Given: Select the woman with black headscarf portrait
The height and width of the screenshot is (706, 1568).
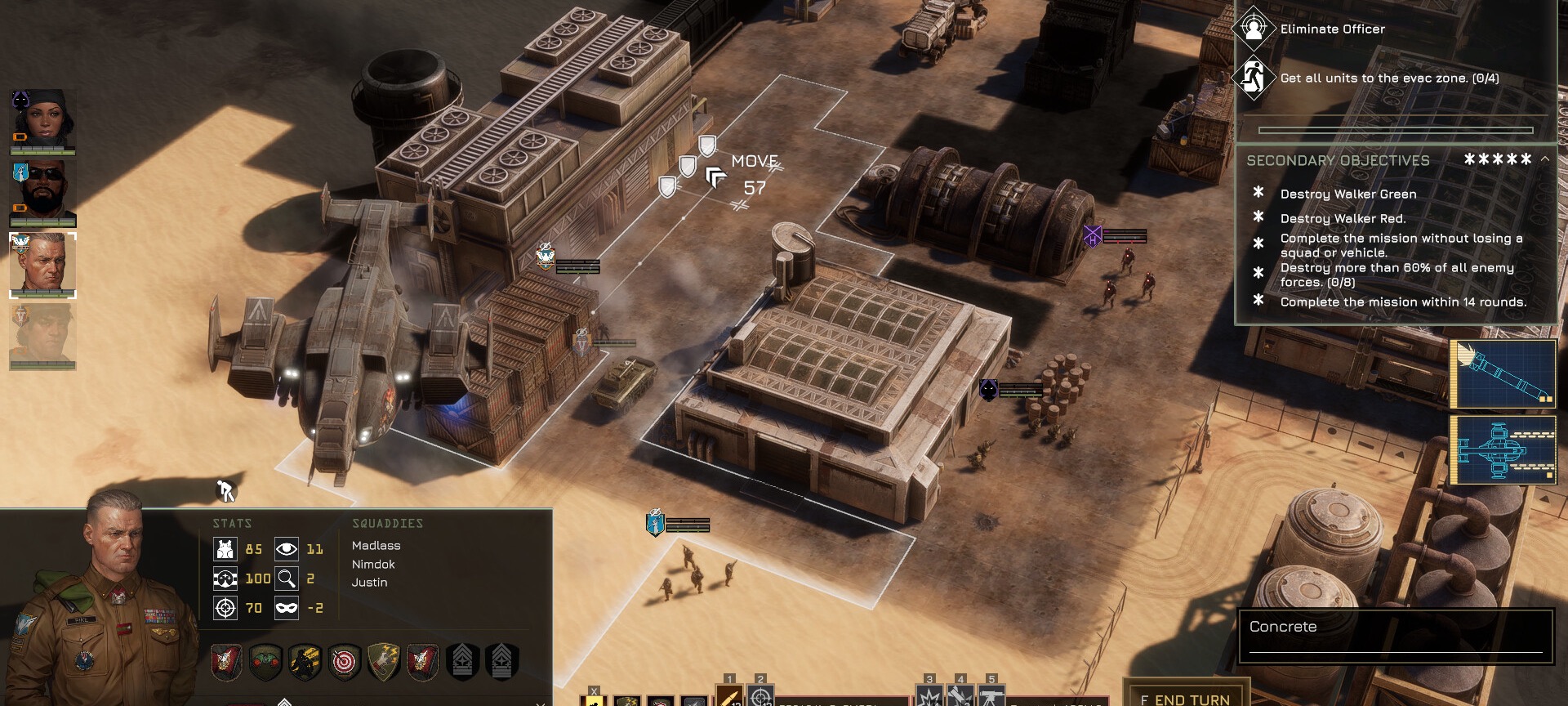Looking at the screenshot, I should [42, 118].
